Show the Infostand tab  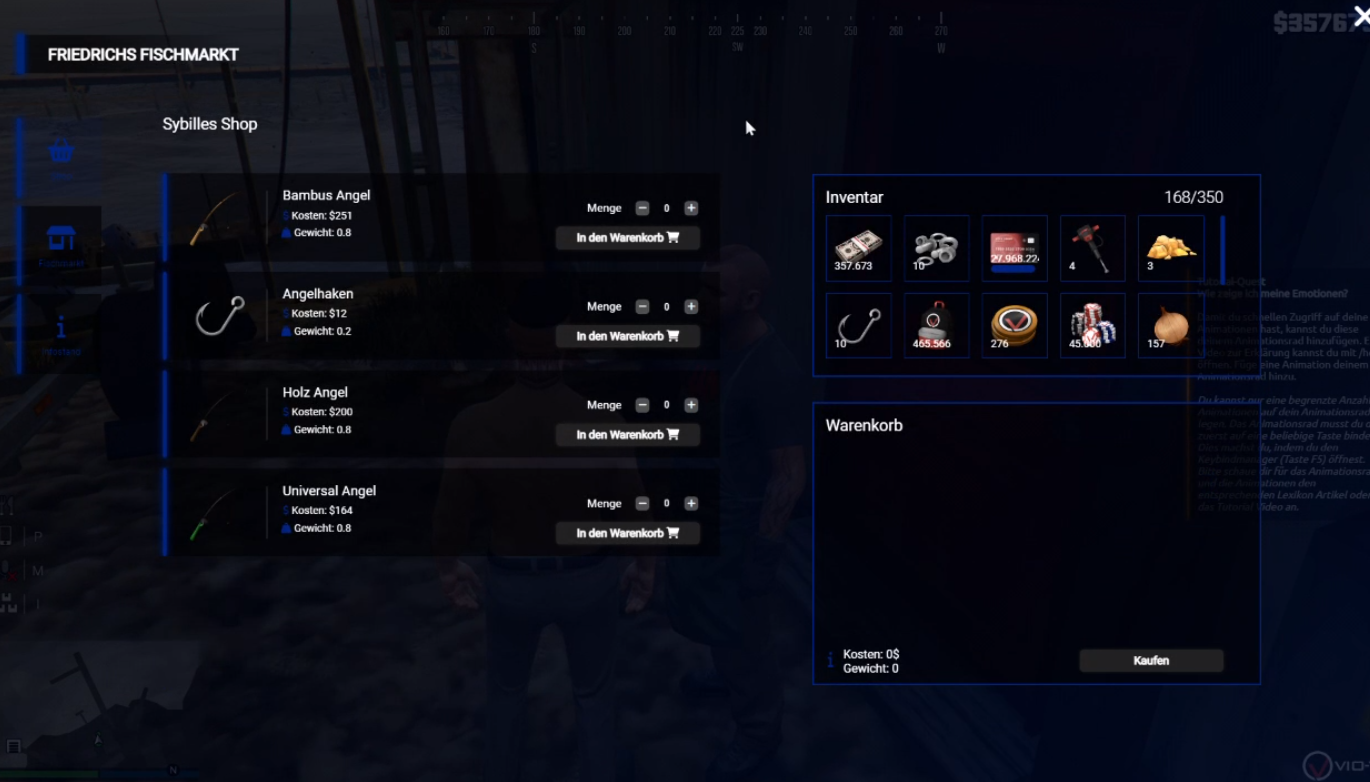(x=61, y=334)
